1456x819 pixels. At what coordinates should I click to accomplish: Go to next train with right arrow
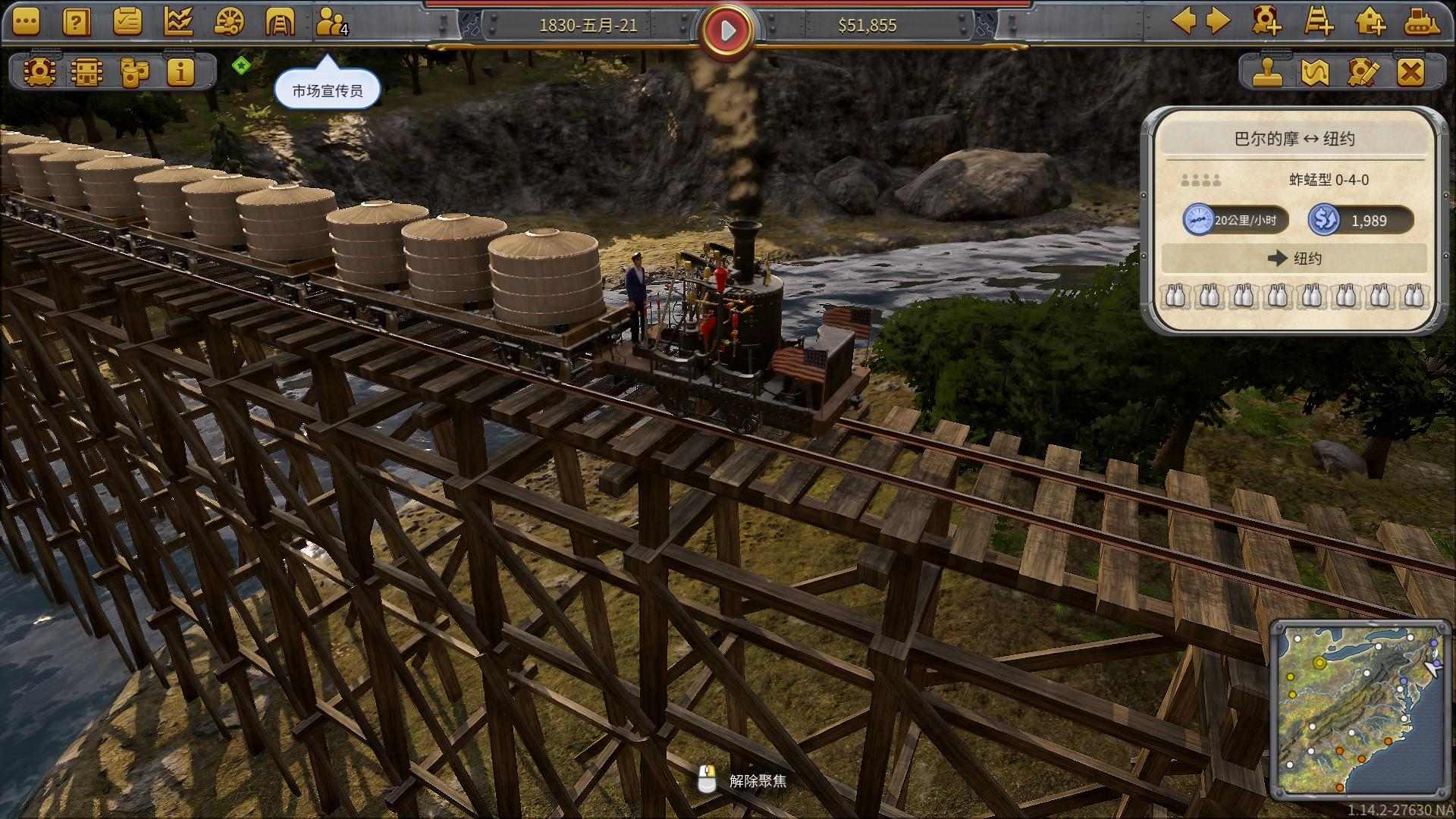[1218, 21]
